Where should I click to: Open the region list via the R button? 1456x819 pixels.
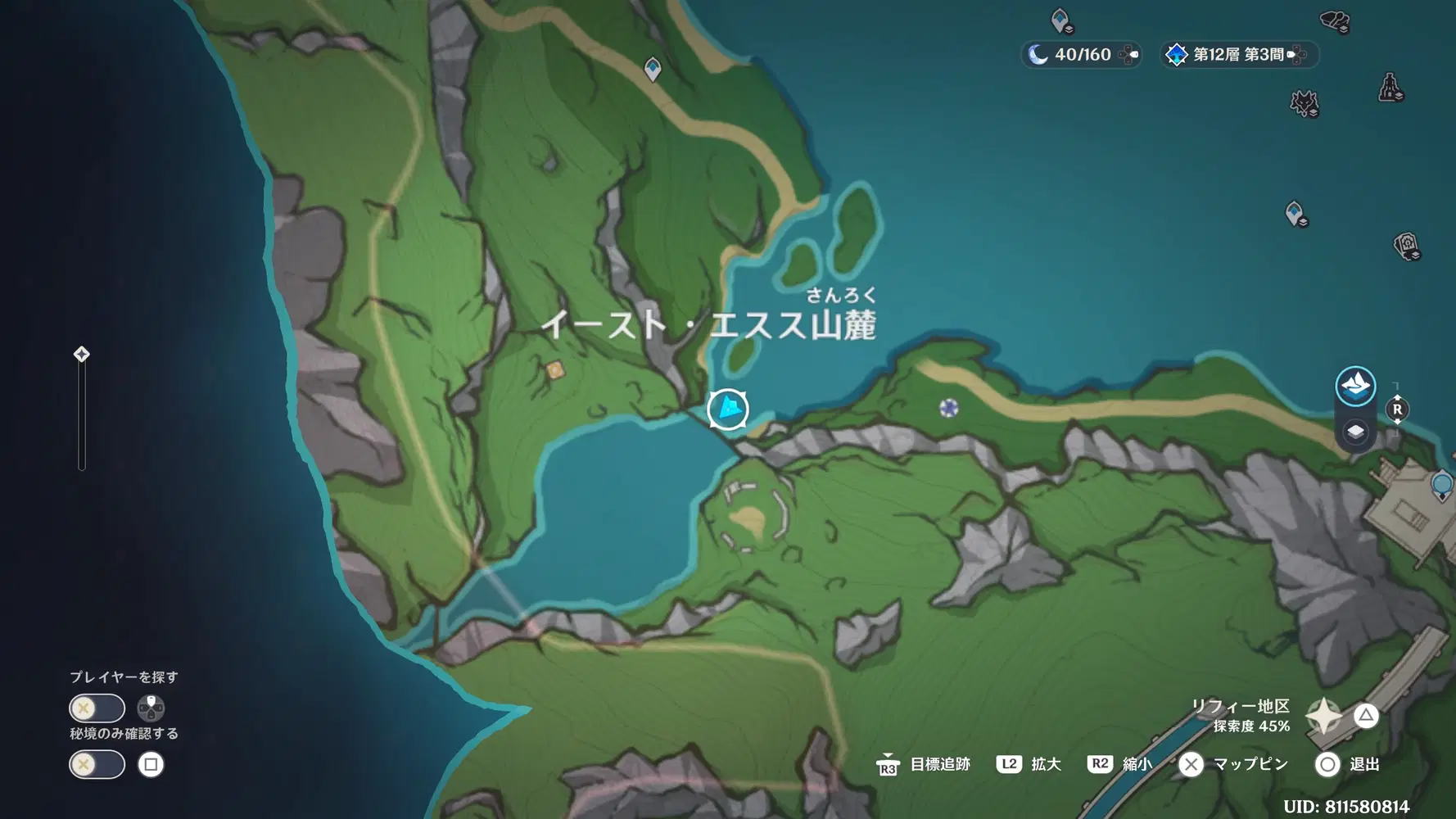1398,410
